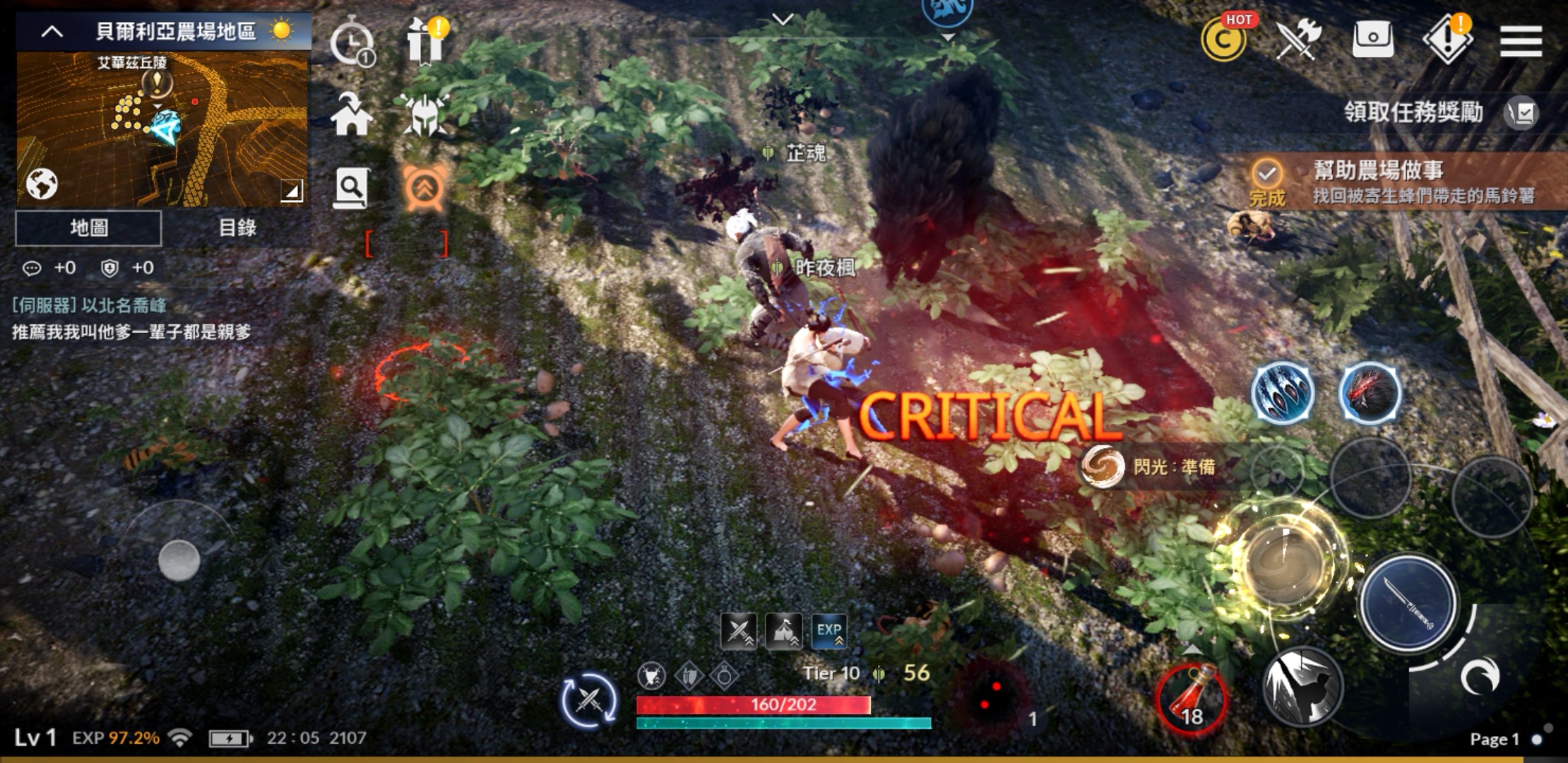Viewport: 1568px width, 763px height.
Task: Tap the sword basic attack button
Action: (1407, 603)
